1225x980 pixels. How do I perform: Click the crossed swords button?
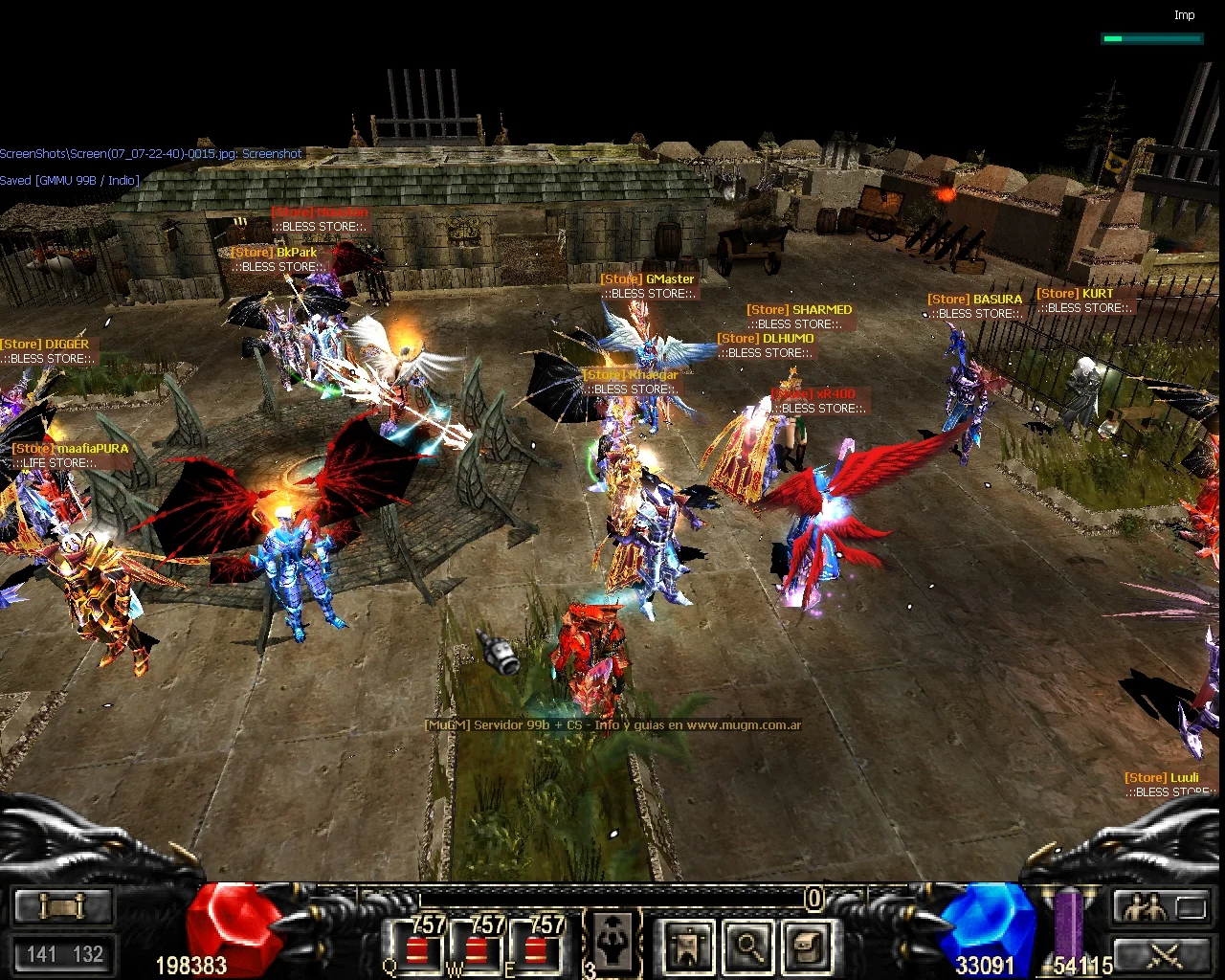[1162, 953]
